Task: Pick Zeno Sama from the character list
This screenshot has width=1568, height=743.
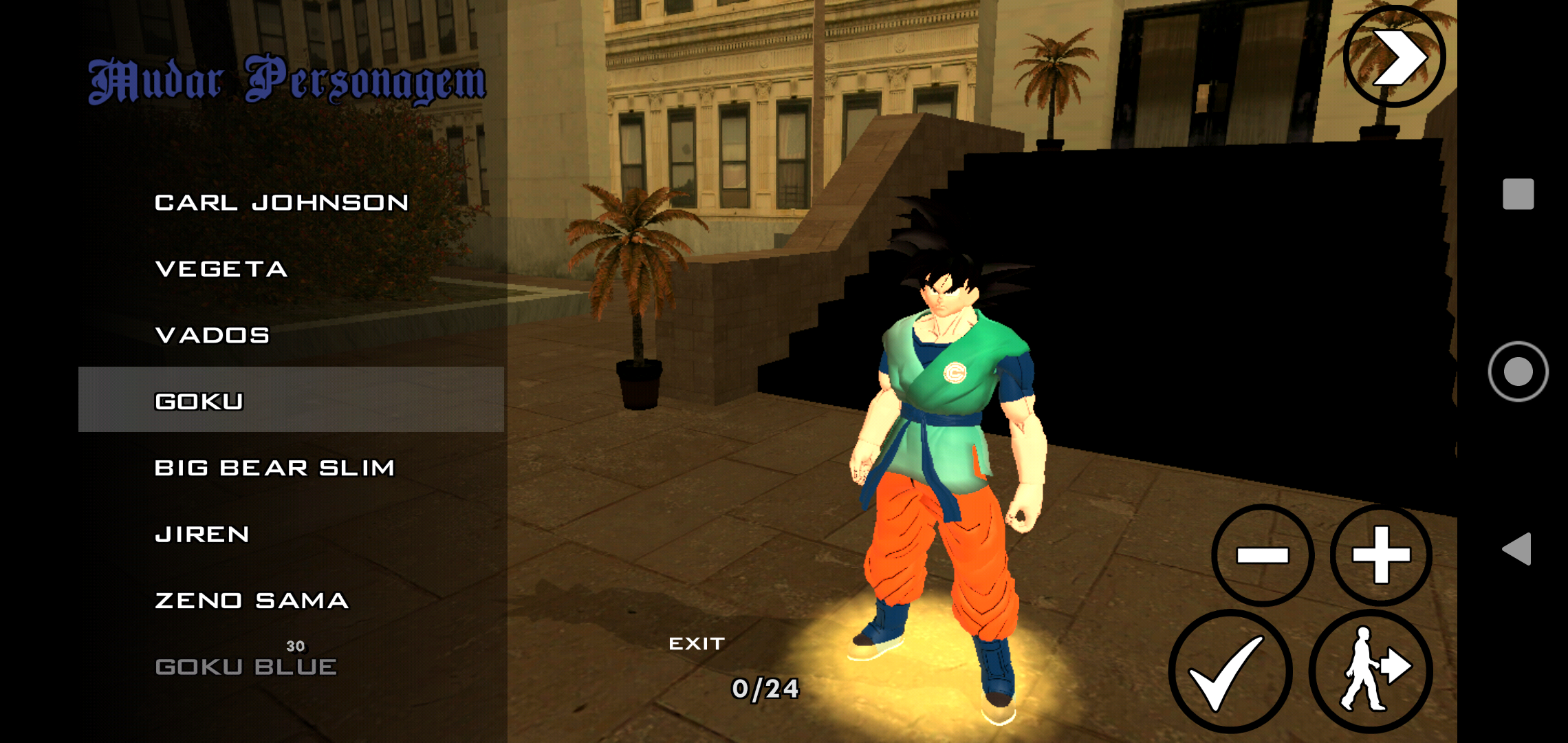Action: [251, 601]
